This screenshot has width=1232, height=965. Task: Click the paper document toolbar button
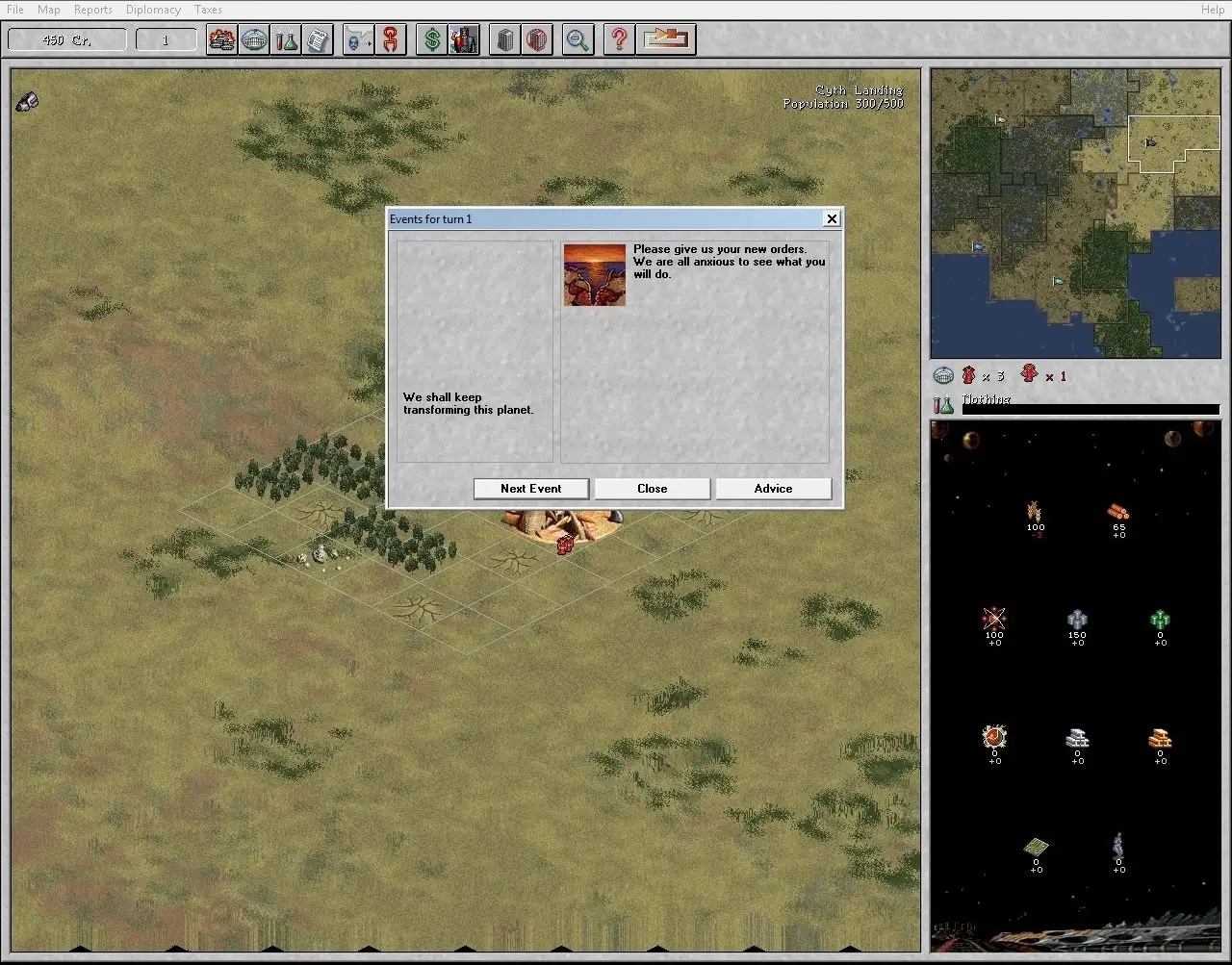tap(318, 40)
